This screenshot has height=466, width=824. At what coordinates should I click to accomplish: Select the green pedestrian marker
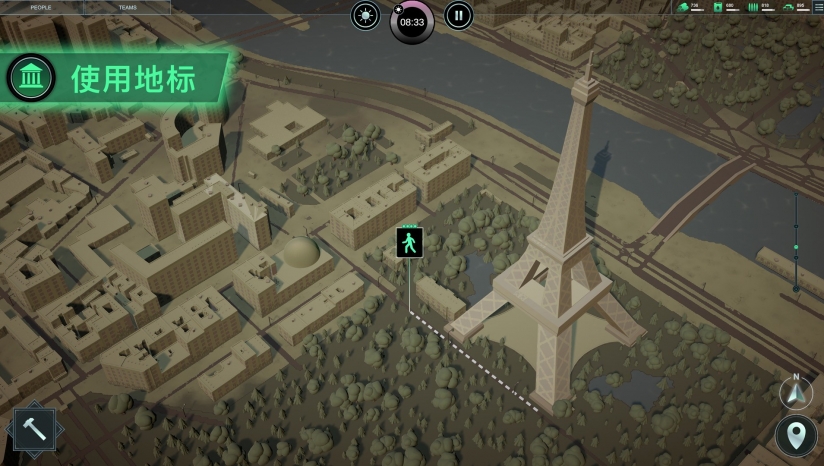(410, 243)
